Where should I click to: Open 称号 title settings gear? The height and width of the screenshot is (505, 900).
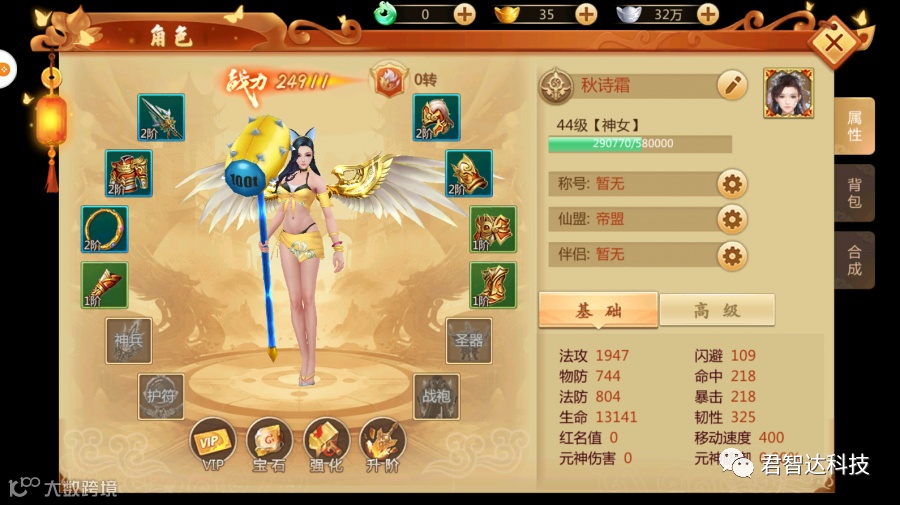pos(732,184)
